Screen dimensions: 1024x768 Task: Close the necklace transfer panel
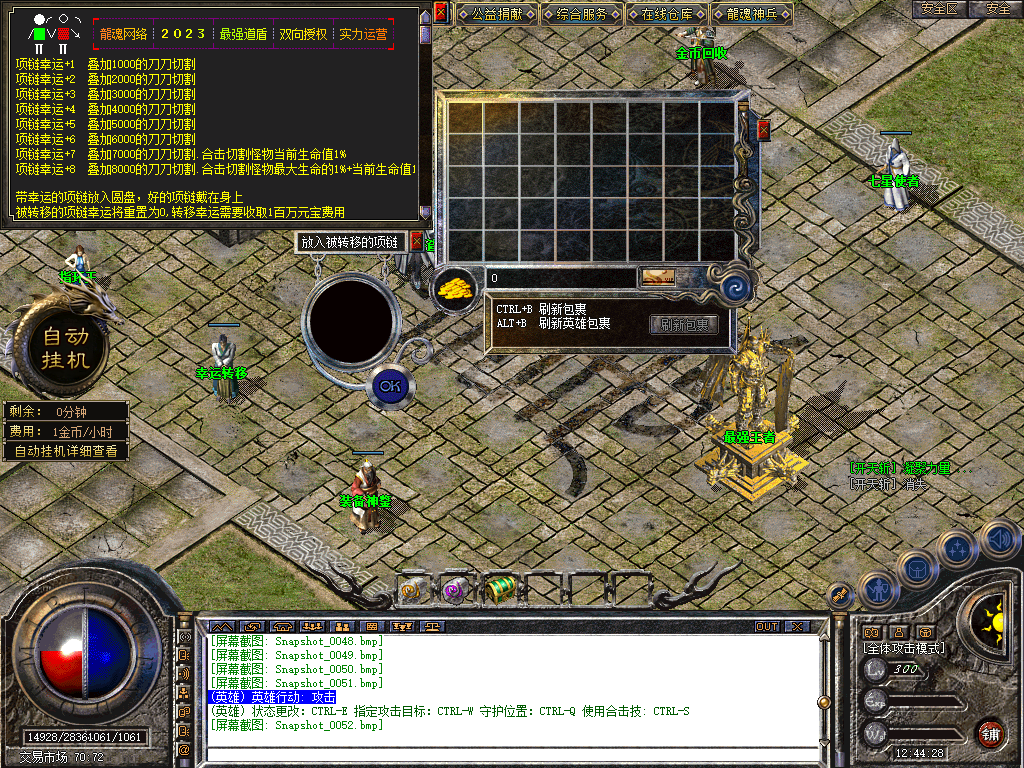[x=417, y=241]
